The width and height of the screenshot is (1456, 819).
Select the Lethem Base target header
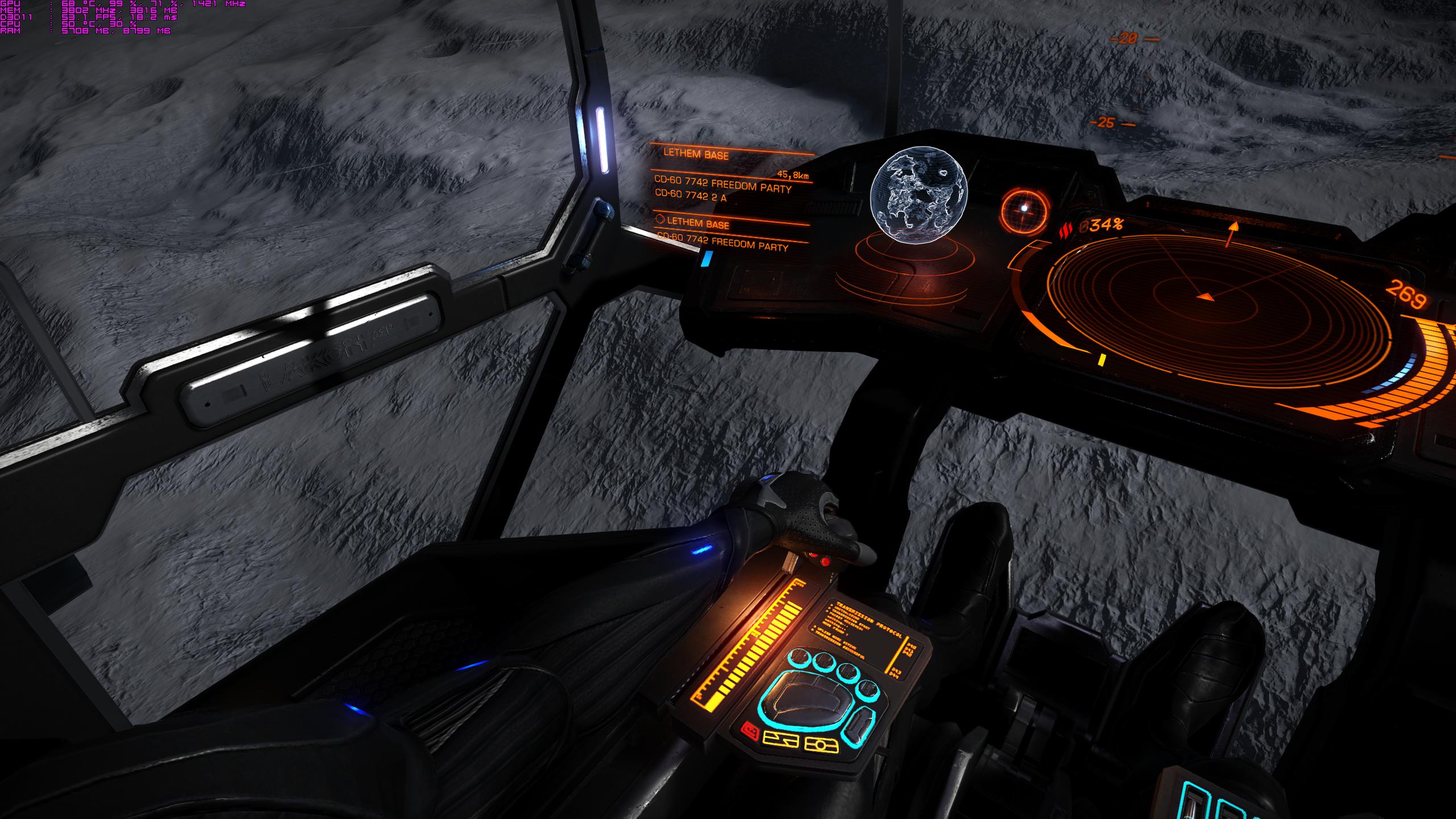click(x=696, y=154)
